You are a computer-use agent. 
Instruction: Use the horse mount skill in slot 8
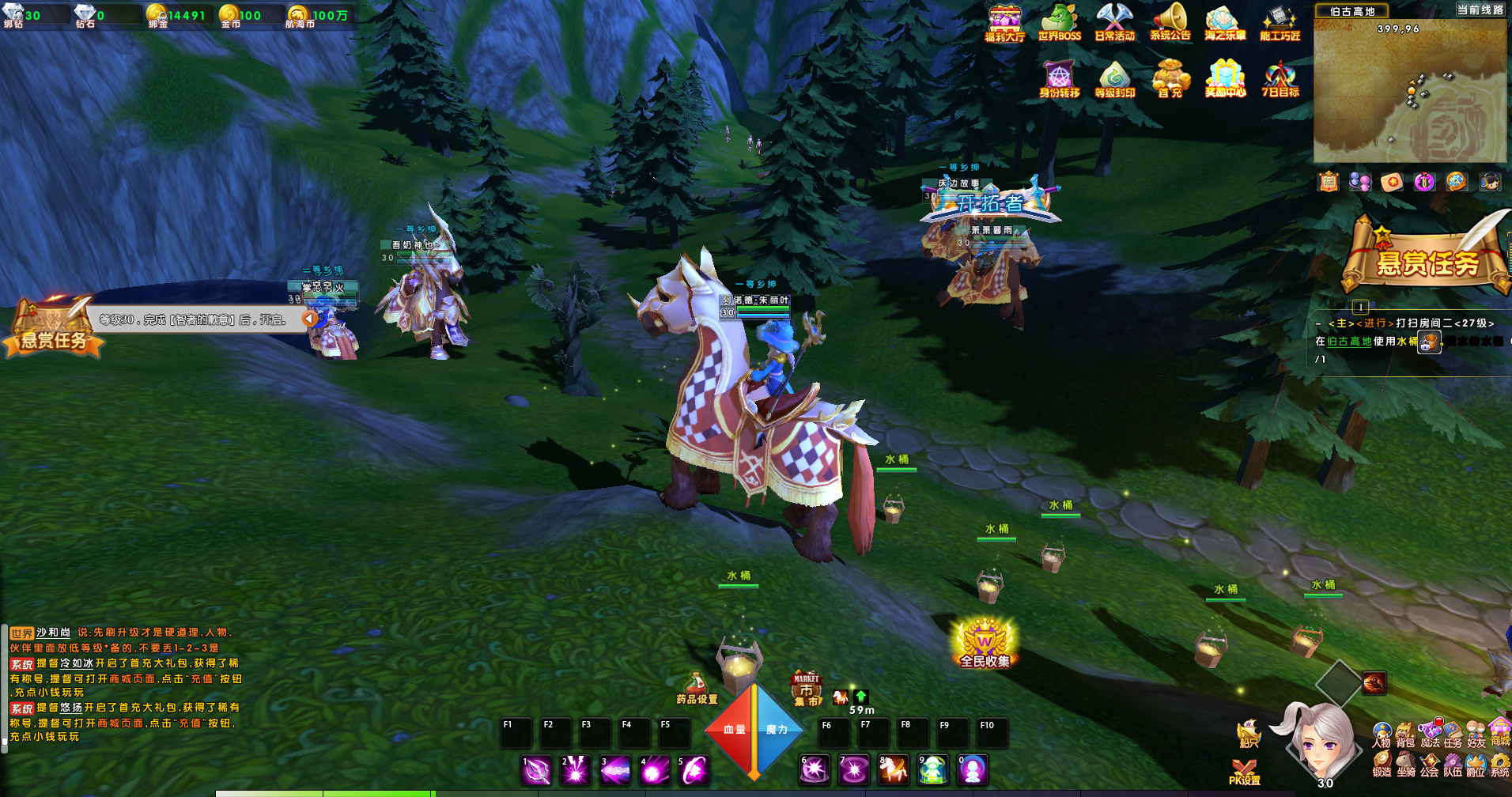pos(894,770)
